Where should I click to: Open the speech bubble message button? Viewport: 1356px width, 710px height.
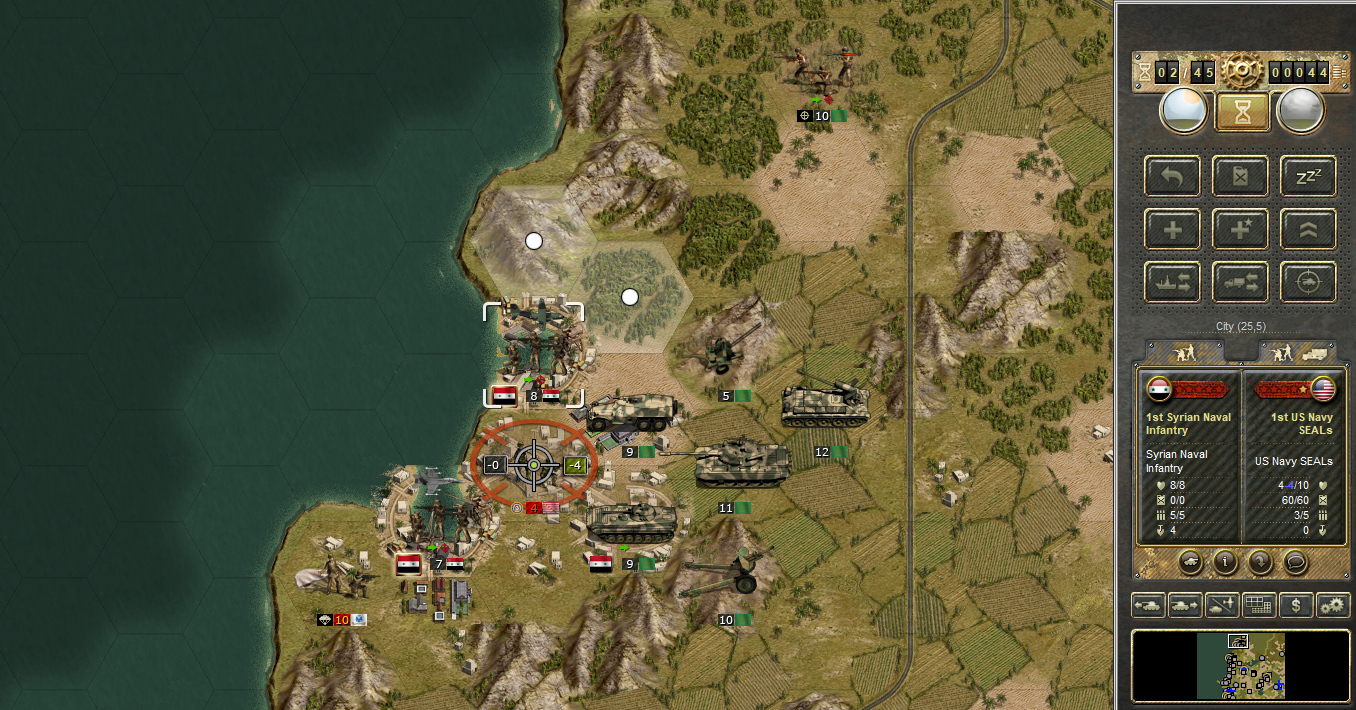1295,561
